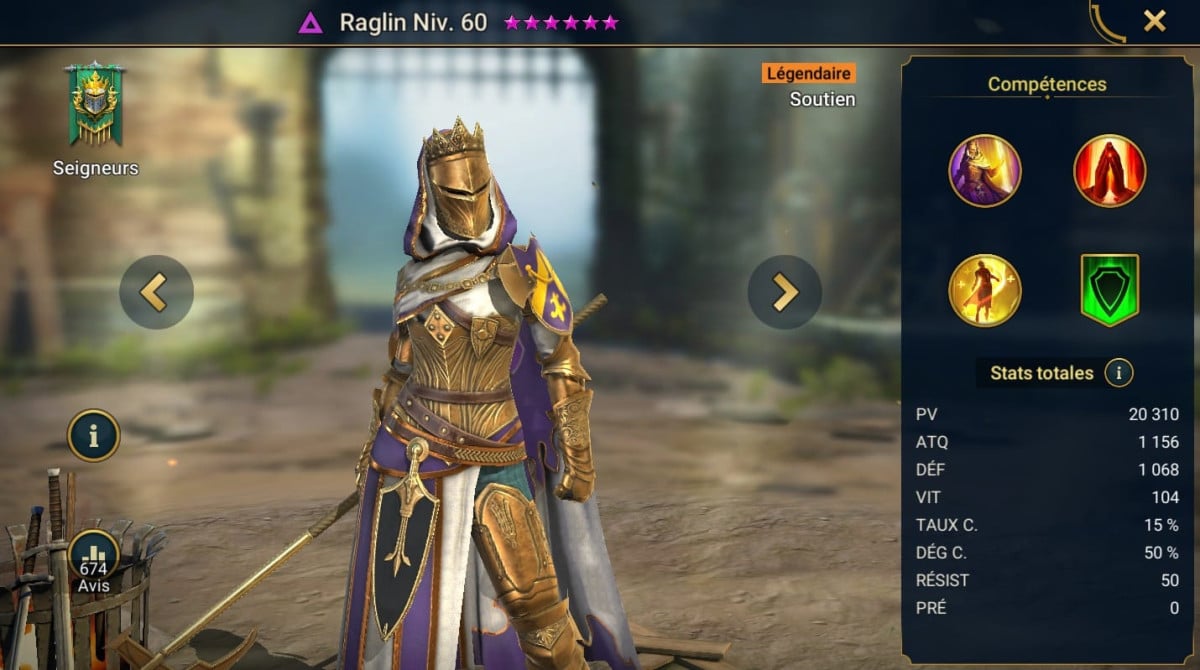Image resolution: width=1200 pixels, height=670 pixels.
Task: Go to the next champion
Action: click(785, 292)
